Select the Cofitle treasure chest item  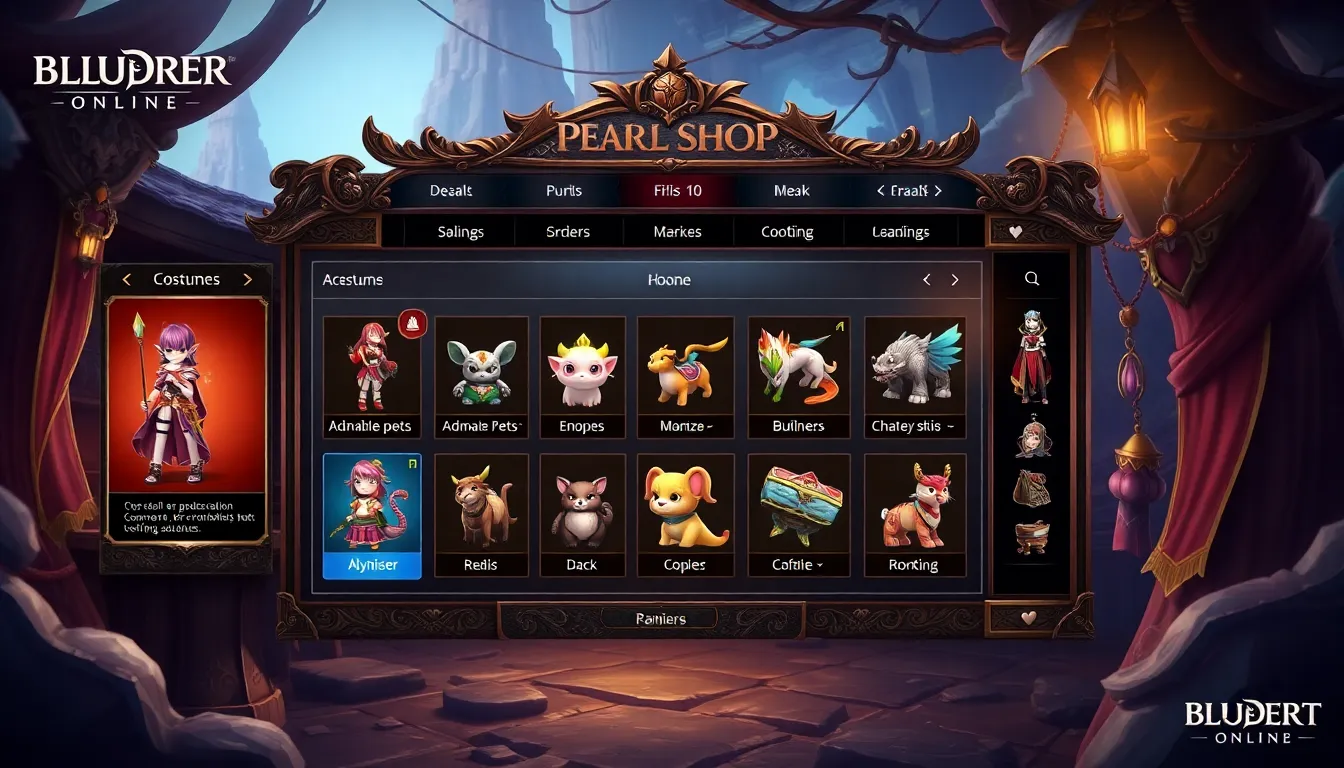click(x=798, y=515)
